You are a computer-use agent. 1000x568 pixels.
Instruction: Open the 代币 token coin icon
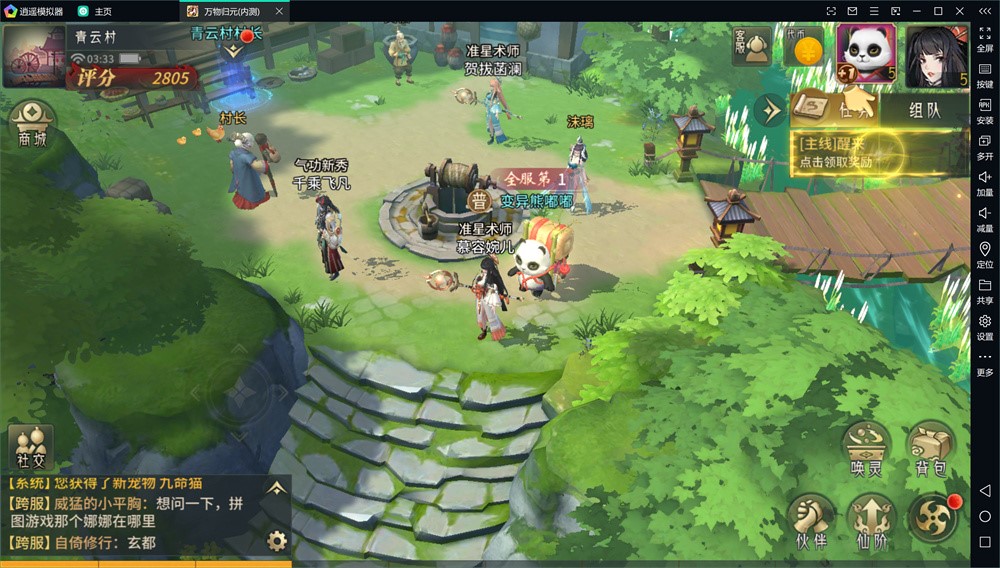click(x=803, y=46)
